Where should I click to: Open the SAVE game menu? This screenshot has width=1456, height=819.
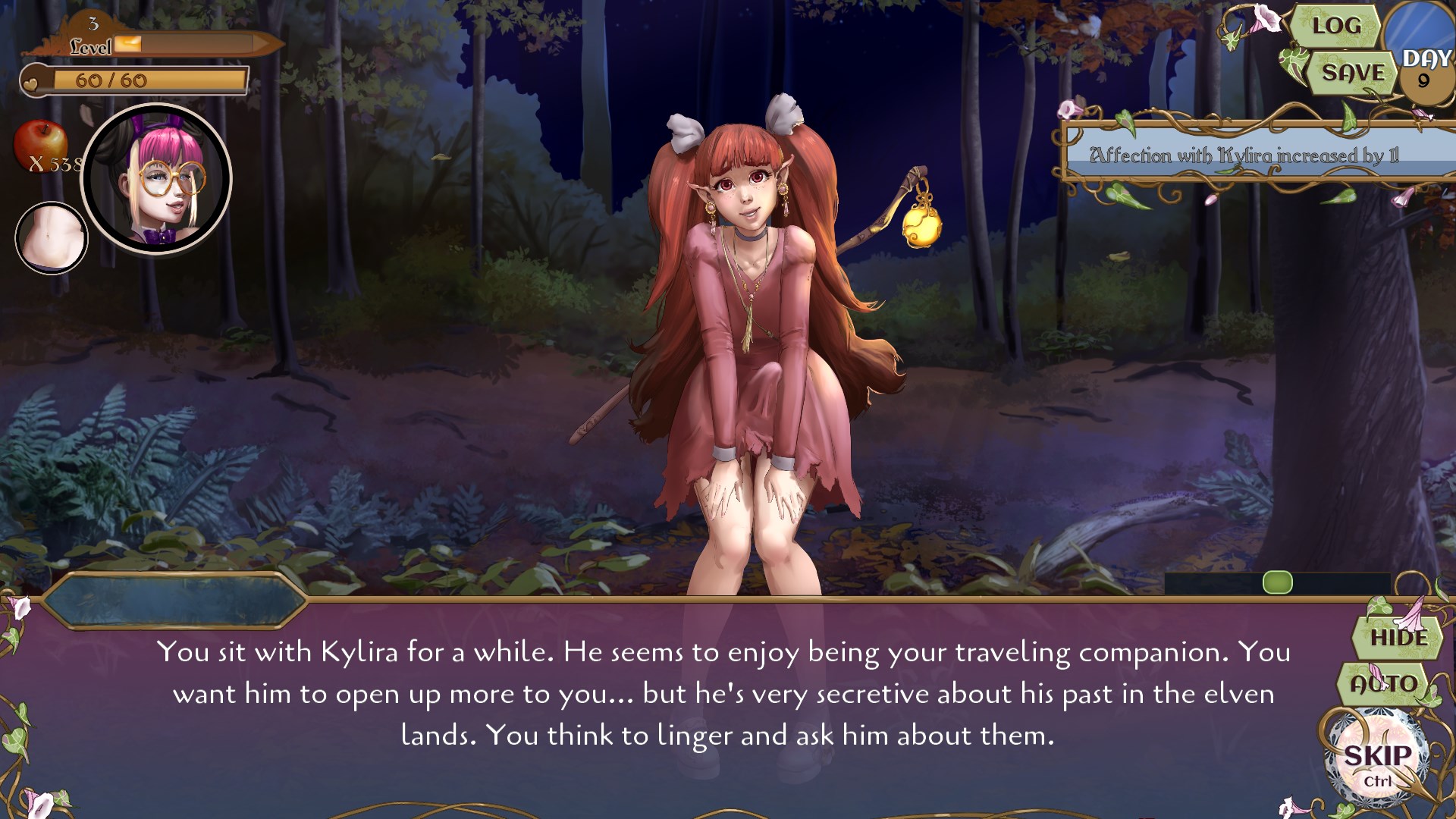(1352, 74)
